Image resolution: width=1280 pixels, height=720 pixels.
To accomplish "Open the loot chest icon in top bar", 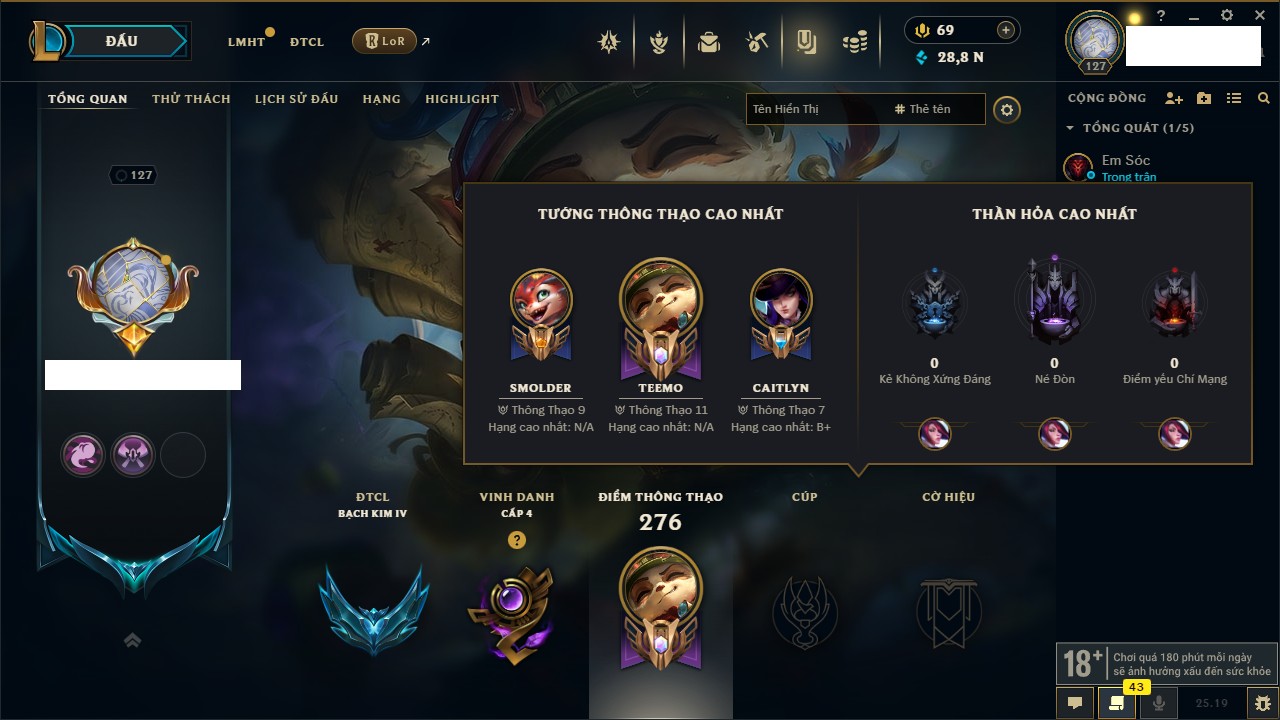I will coord(709,42).
